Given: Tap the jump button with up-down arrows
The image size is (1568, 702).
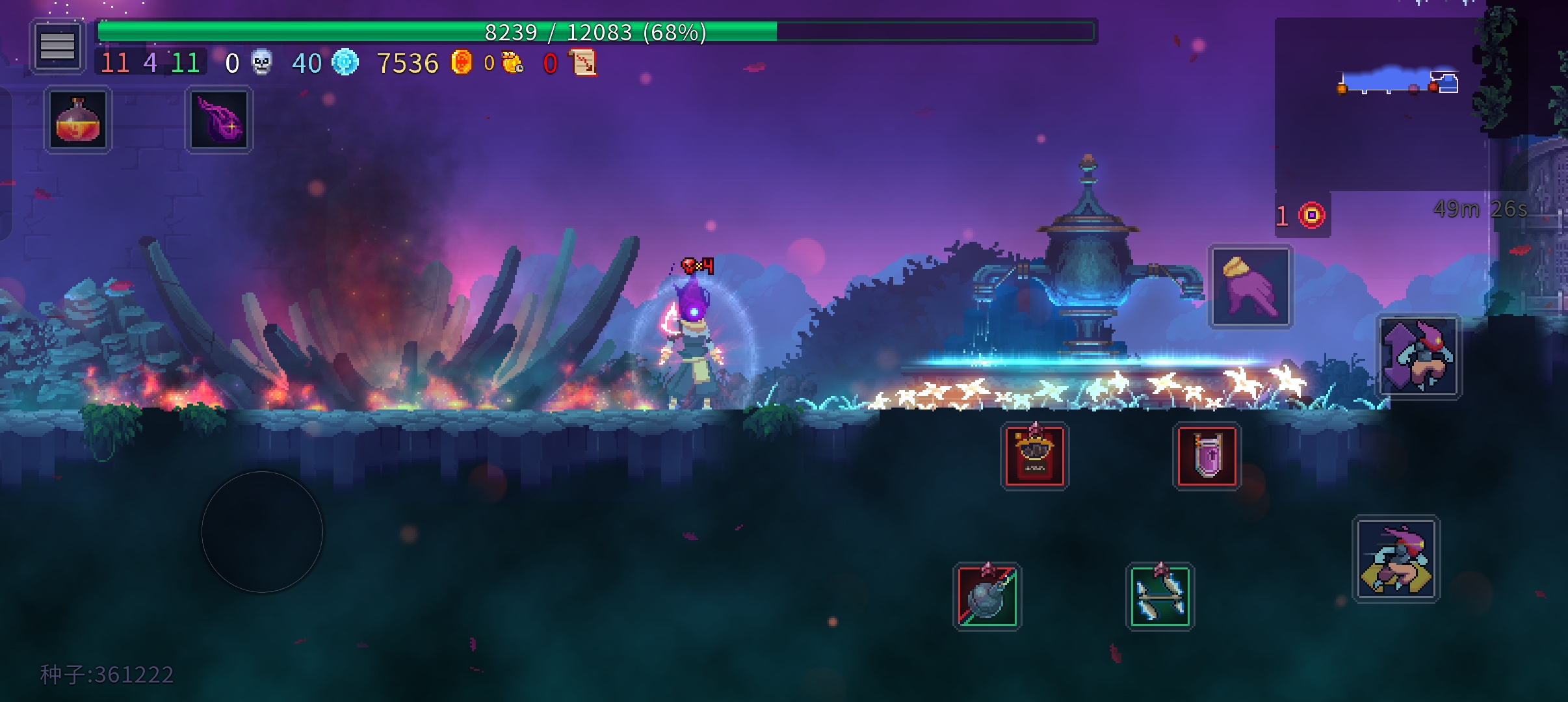Looking at the screenshot, I should (1418, 357).
